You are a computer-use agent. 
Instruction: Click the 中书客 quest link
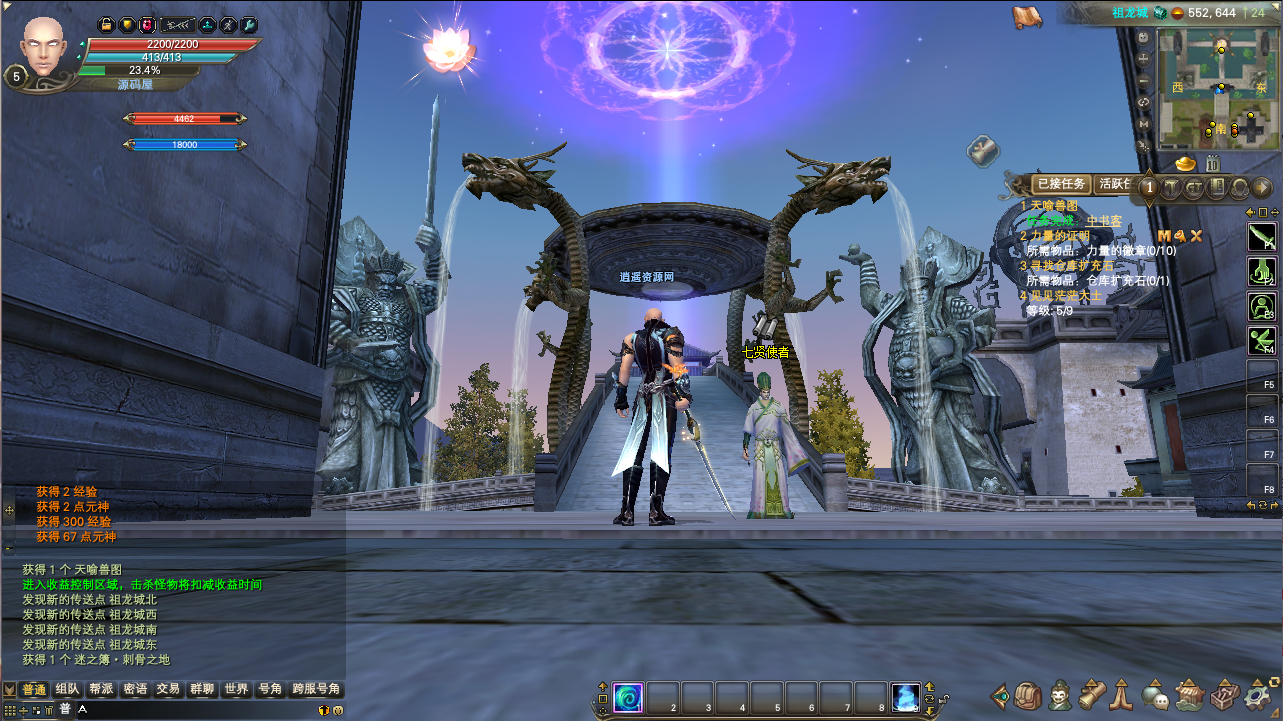pyautogui.click(x=1104, y=220)
